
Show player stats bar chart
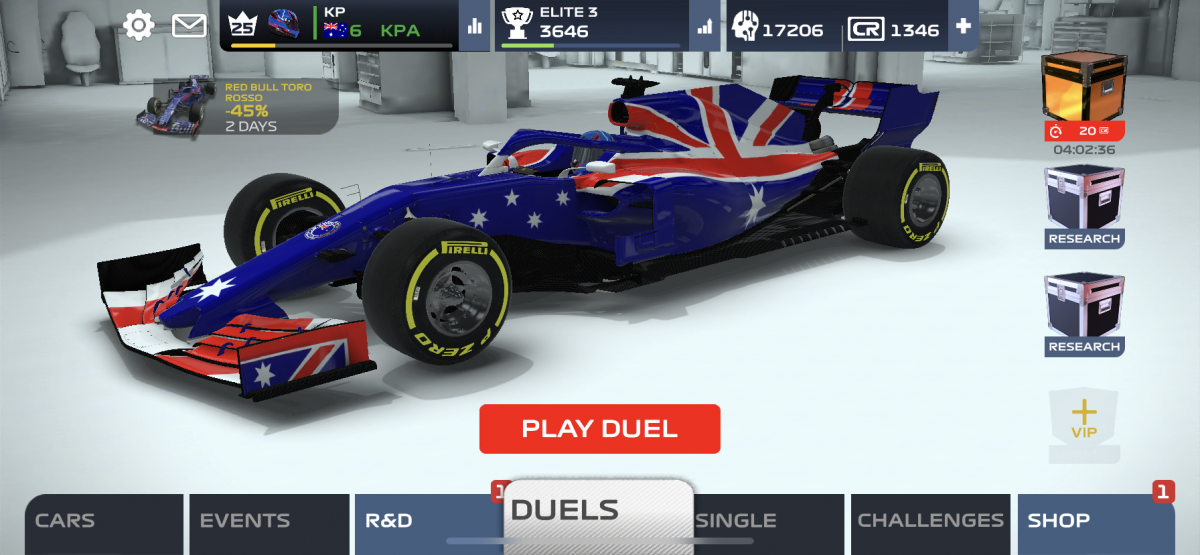click(474, 26)
